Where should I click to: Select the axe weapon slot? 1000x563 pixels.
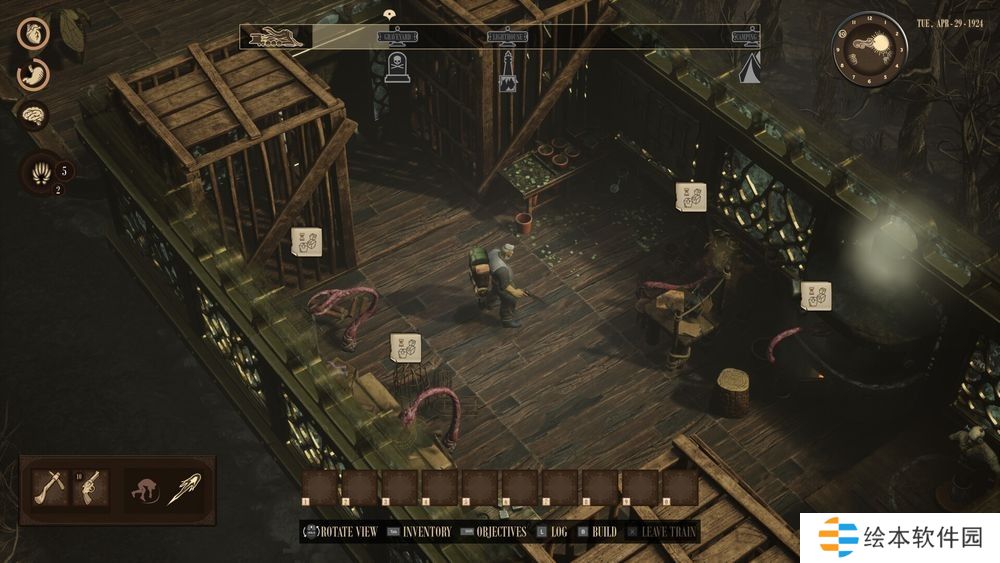click(48, 487)
